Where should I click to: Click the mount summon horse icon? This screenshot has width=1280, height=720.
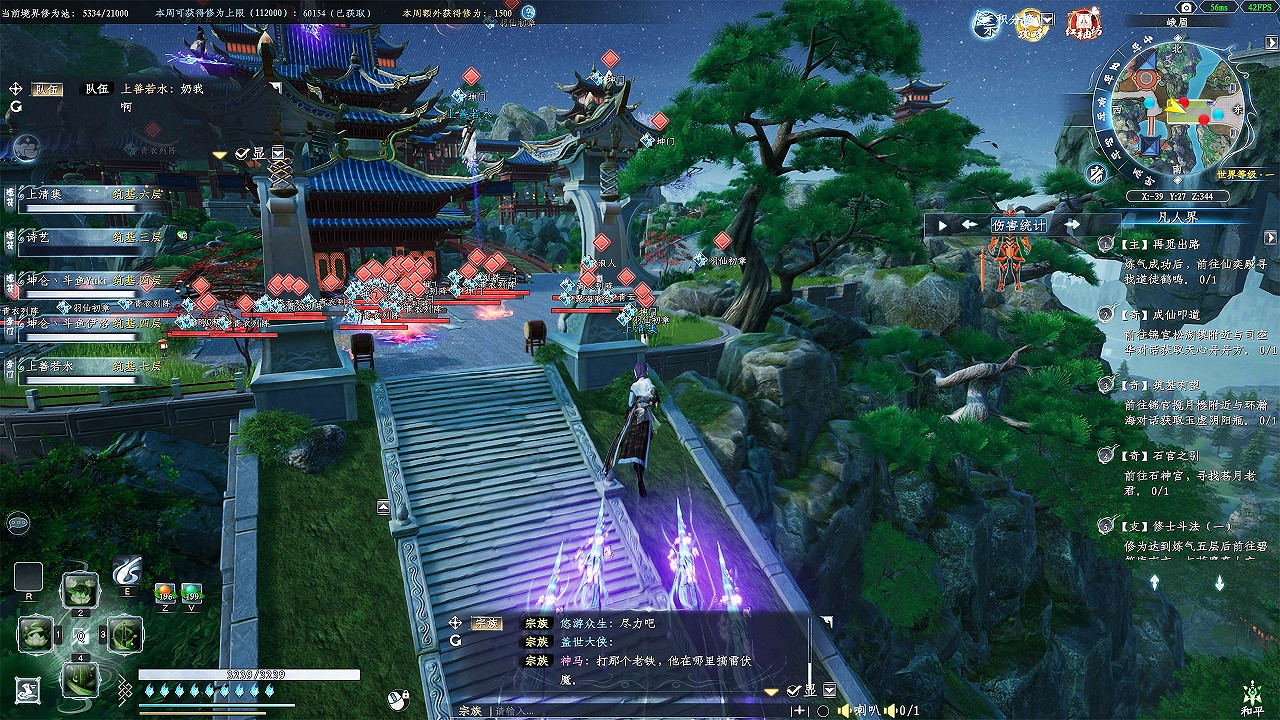[x=27, y=689]
